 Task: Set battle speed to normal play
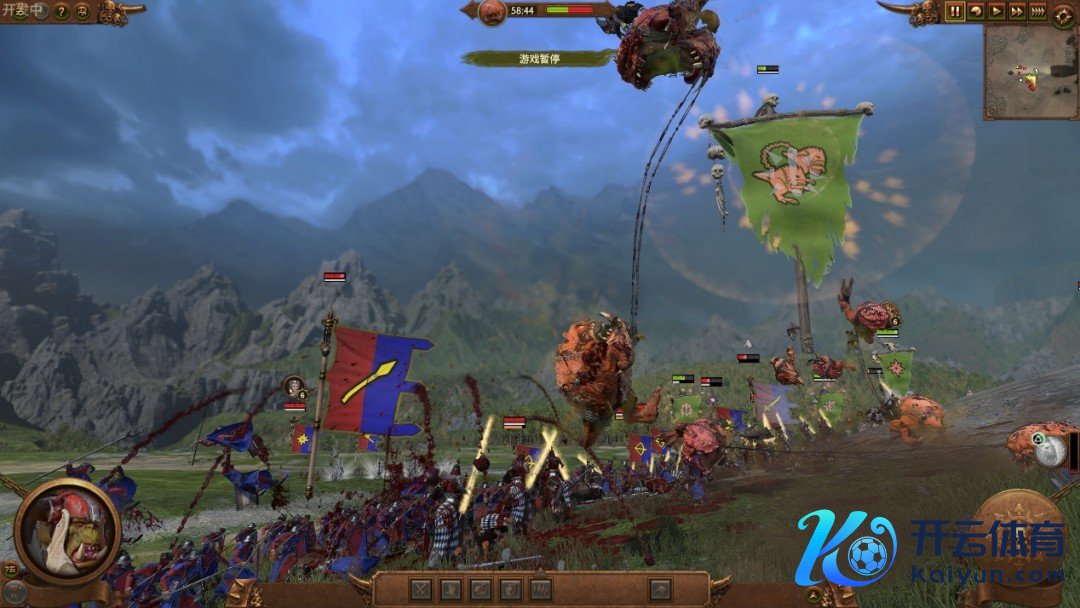(x=997, y=12)
